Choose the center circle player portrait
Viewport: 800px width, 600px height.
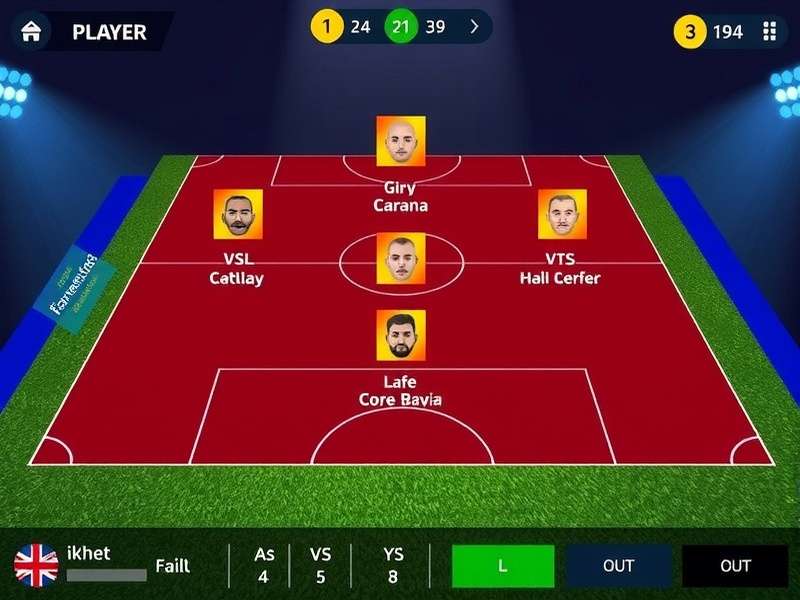(x=400, y=258)
